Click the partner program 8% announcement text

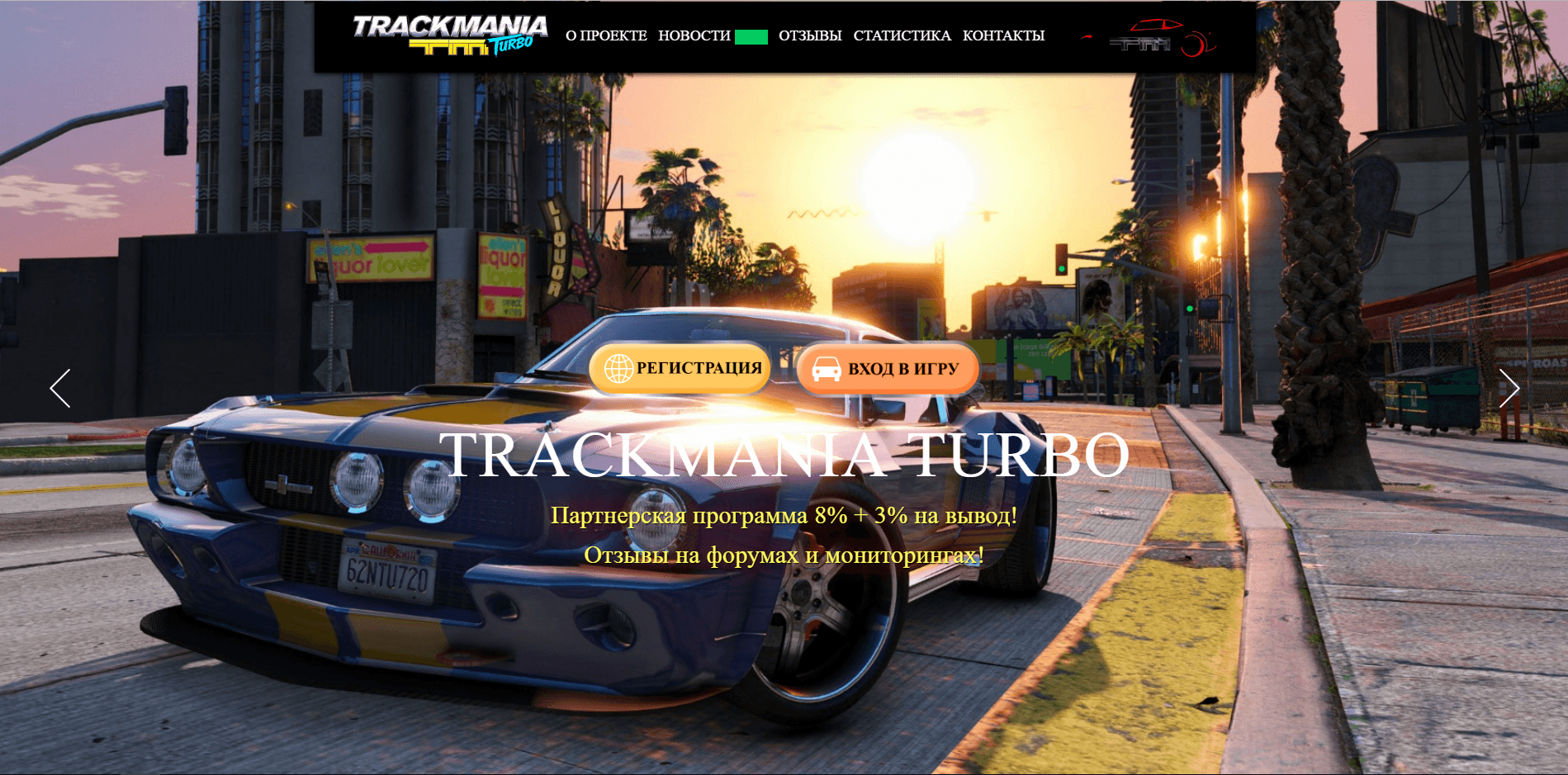[784, 518]
